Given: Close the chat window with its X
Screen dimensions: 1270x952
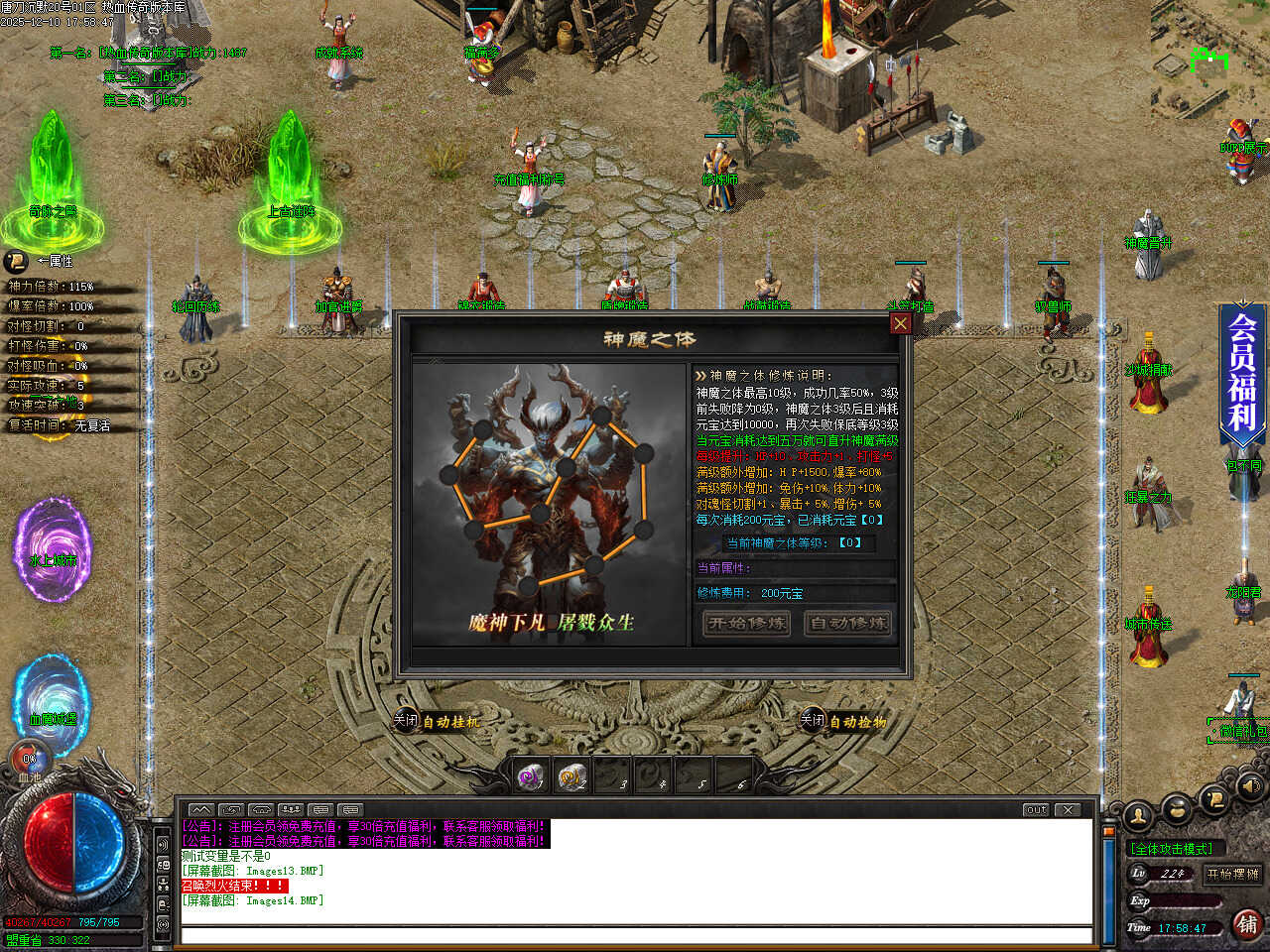Looking at the screenshot, I should coord(1068,810).
